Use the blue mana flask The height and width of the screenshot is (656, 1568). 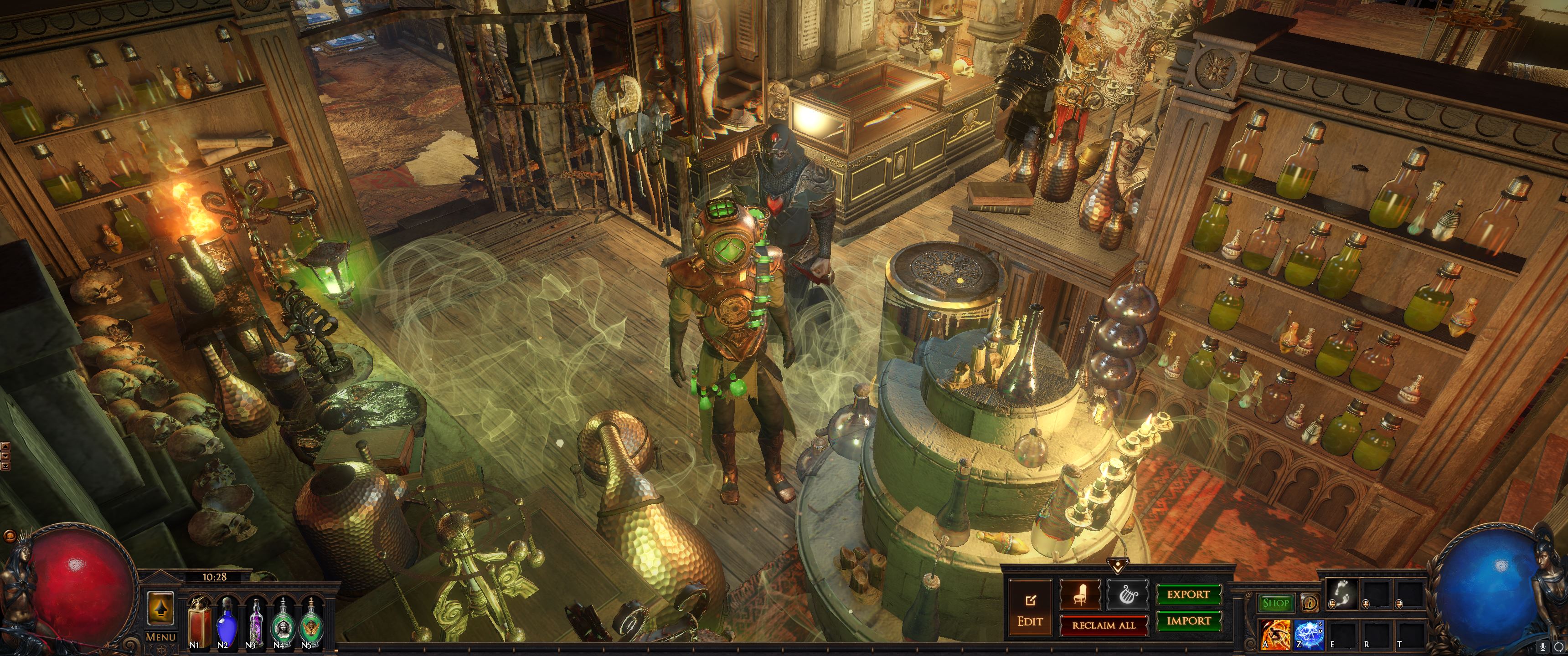227,622
